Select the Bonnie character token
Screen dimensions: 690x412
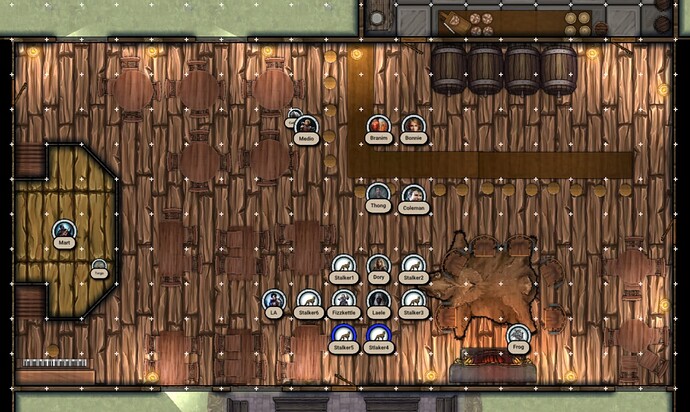click(413, 126)
